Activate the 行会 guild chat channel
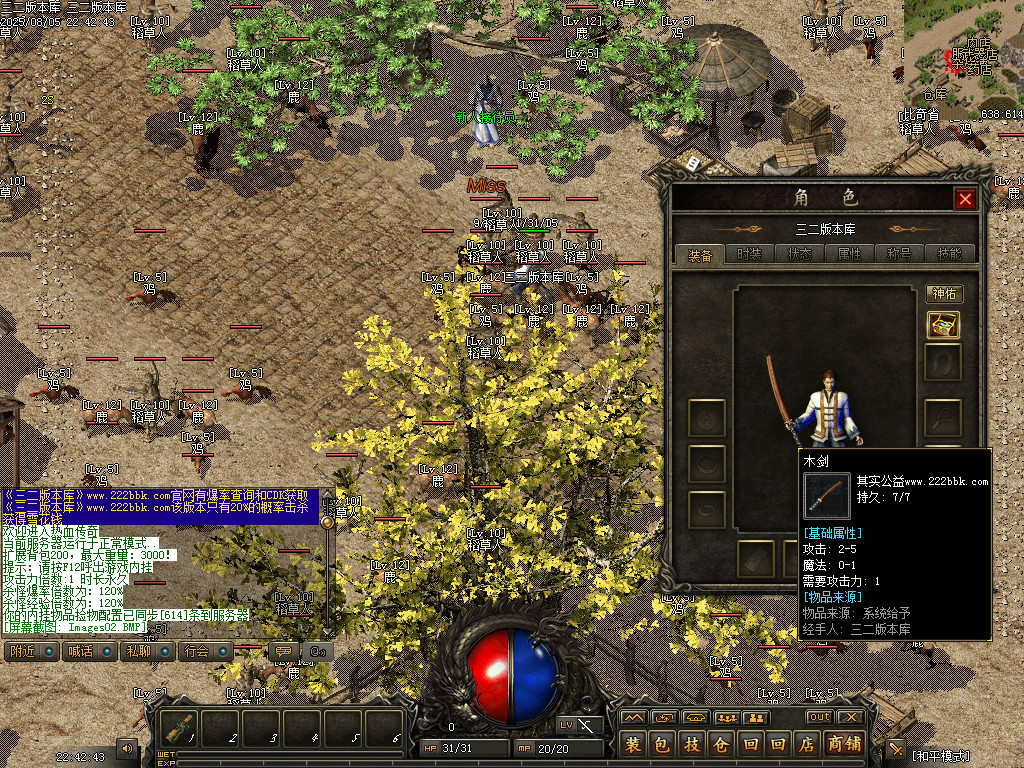Image resolution: width=1024 pixels, height=768 pixels. (201, 651)
